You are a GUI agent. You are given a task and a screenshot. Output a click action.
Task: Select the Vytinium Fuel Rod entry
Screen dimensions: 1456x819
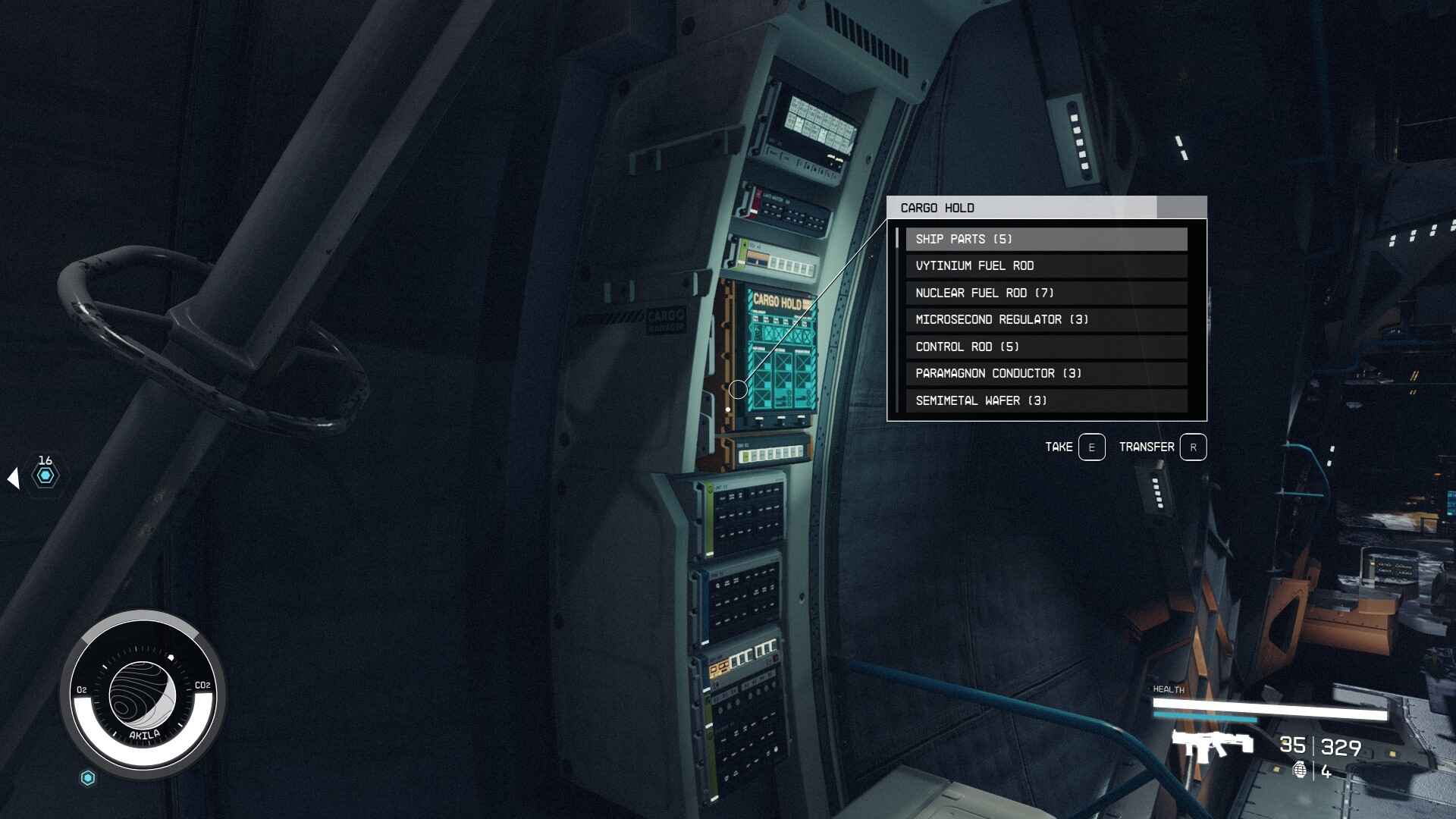coord(1046,265)
